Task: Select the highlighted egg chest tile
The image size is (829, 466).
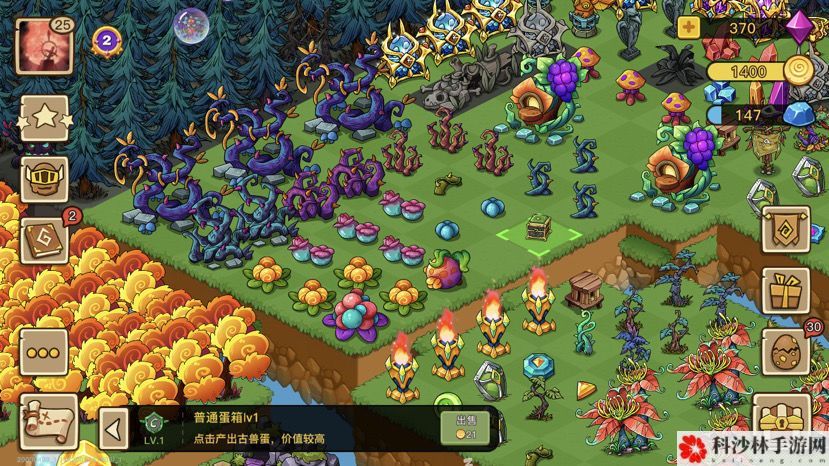Action: point(539,231)
